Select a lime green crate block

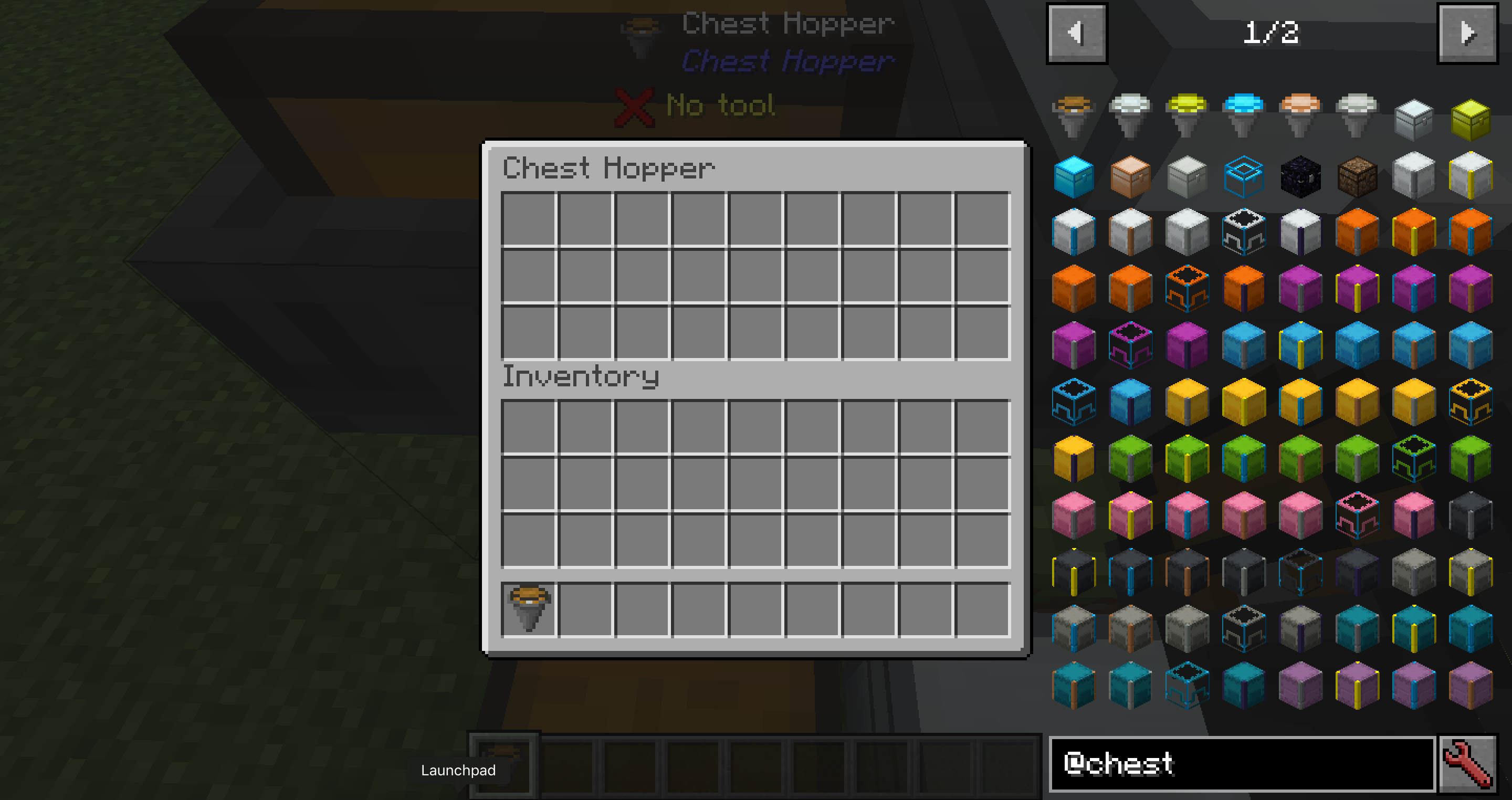[1130, 459]
